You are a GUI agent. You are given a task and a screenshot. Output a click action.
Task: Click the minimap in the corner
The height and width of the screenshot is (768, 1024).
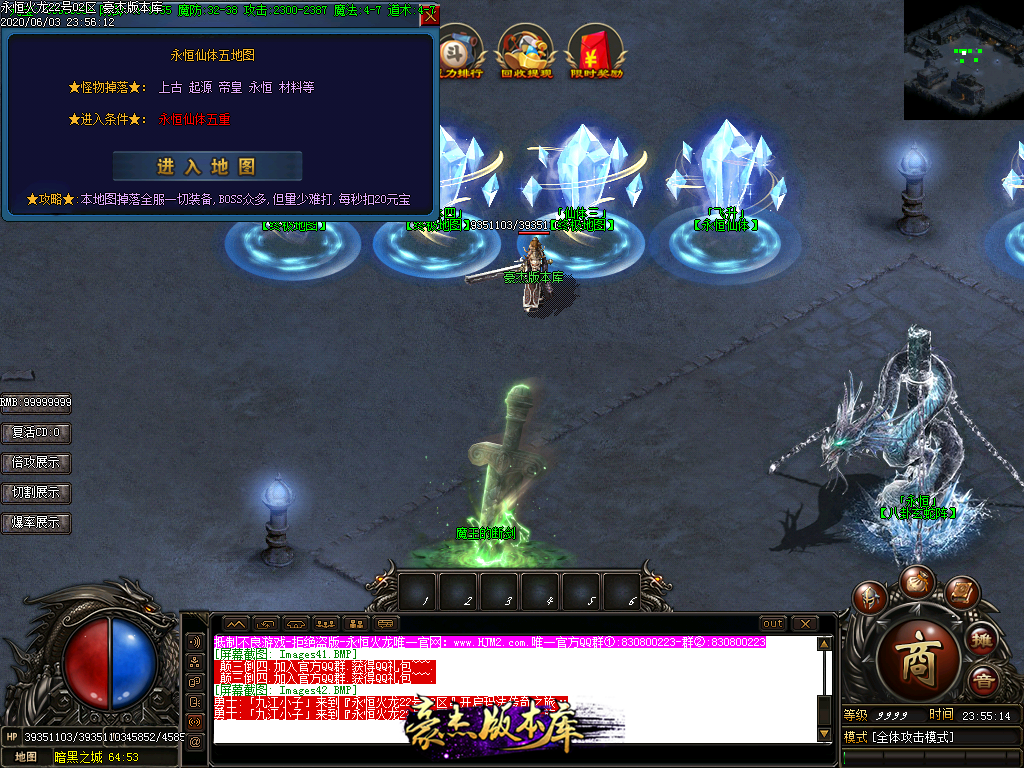point(963,59)
